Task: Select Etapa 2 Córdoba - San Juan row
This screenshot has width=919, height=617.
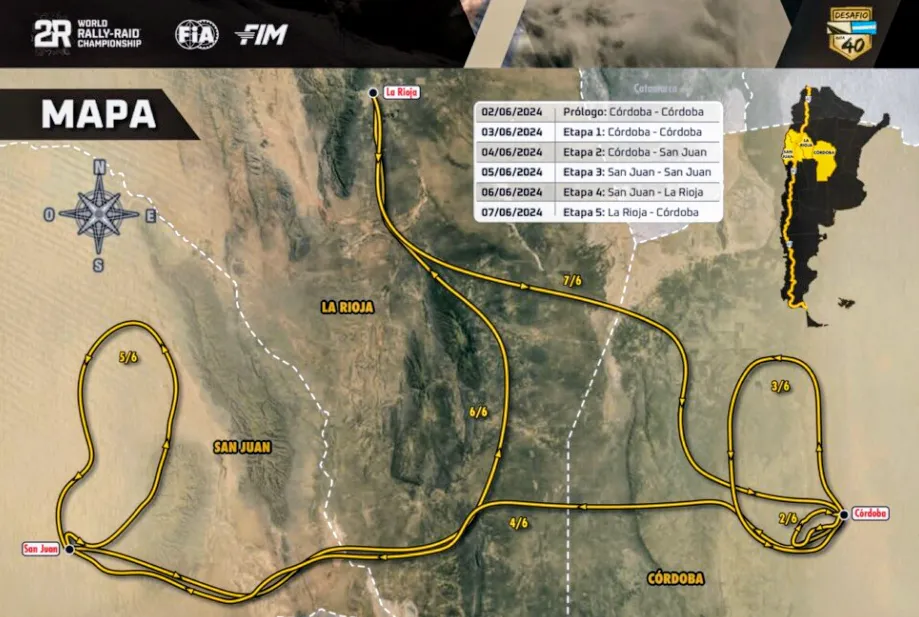Action: pos(598,152)
